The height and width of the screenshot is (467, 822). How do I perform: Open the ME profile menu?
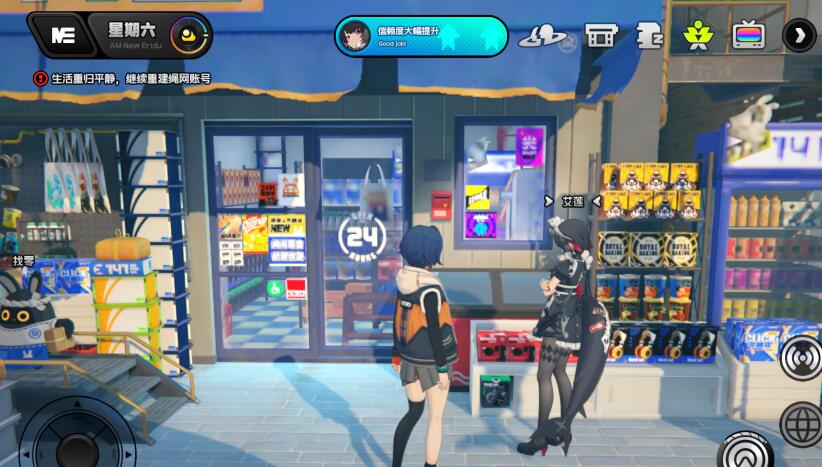(63, 36)
